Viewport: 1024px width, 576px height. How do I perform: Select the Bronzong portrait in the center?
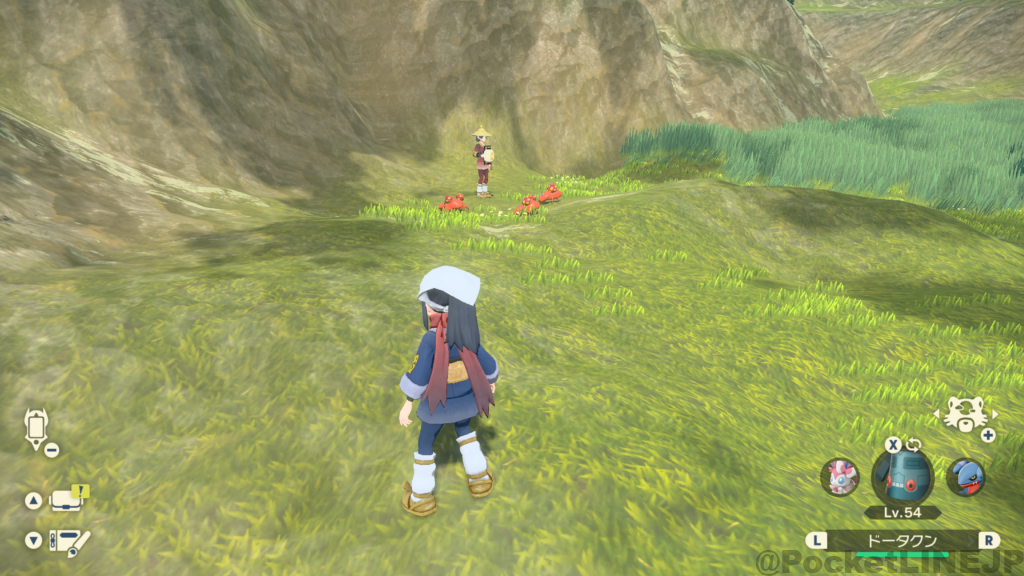[x=901, y=474]
